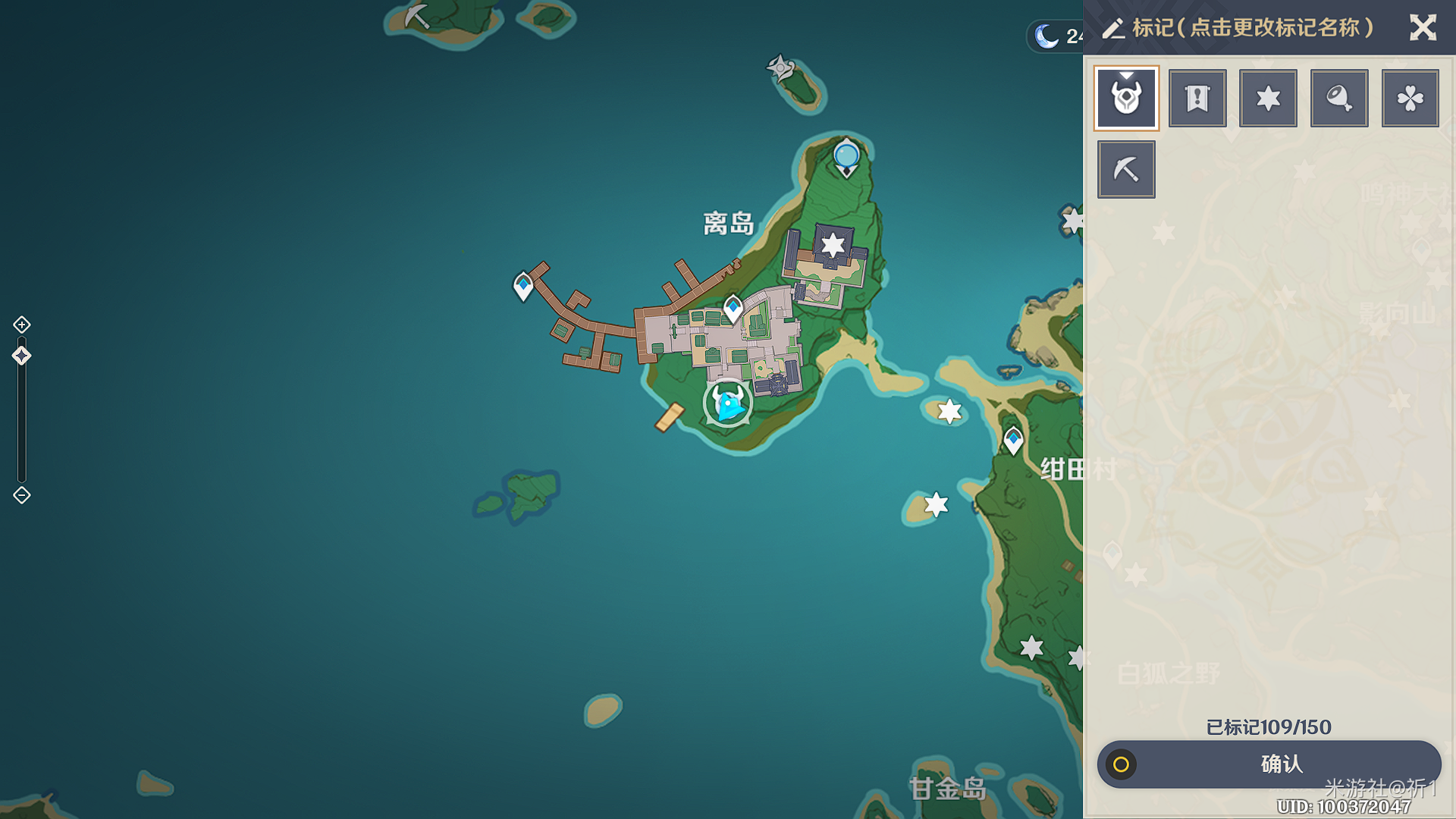The width and height of the screenshot is (1456, 819).
Task: Click the map zoom slider handle
Action: click(21, 356)
